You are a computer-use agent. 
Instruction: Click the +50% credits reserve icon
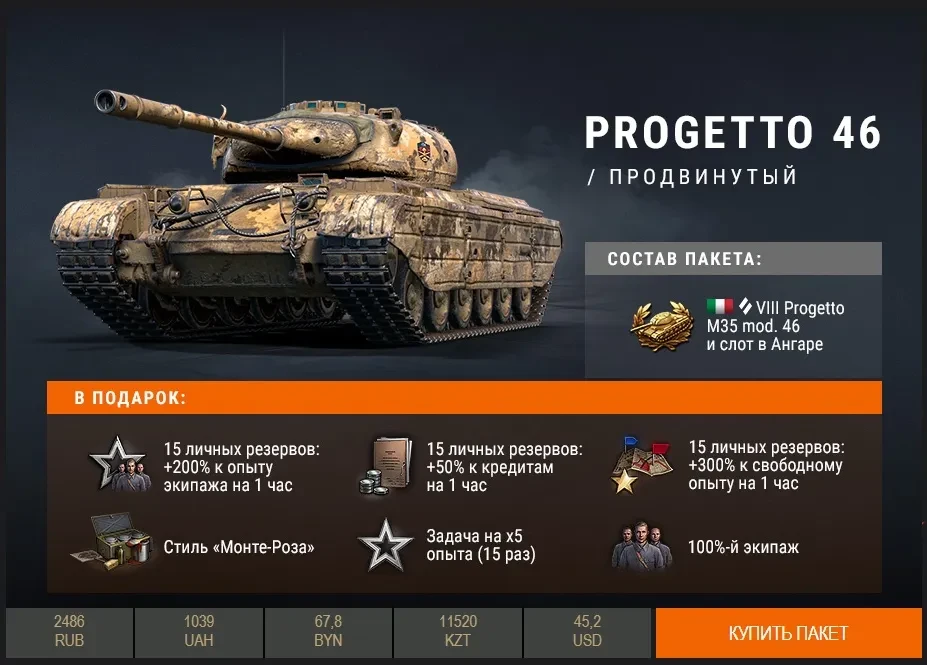click(x=383, y=466)
